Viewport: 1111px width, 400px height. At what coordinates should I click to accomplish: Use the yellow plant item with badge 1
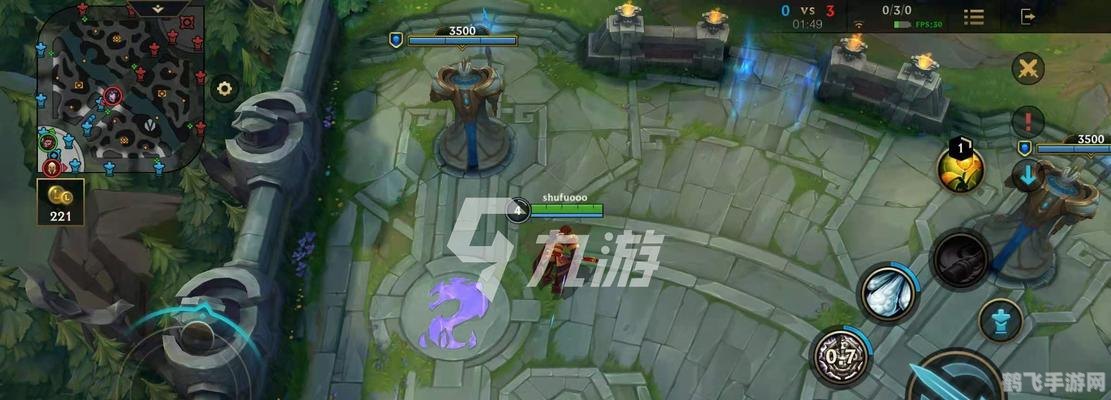coord(962,168)
